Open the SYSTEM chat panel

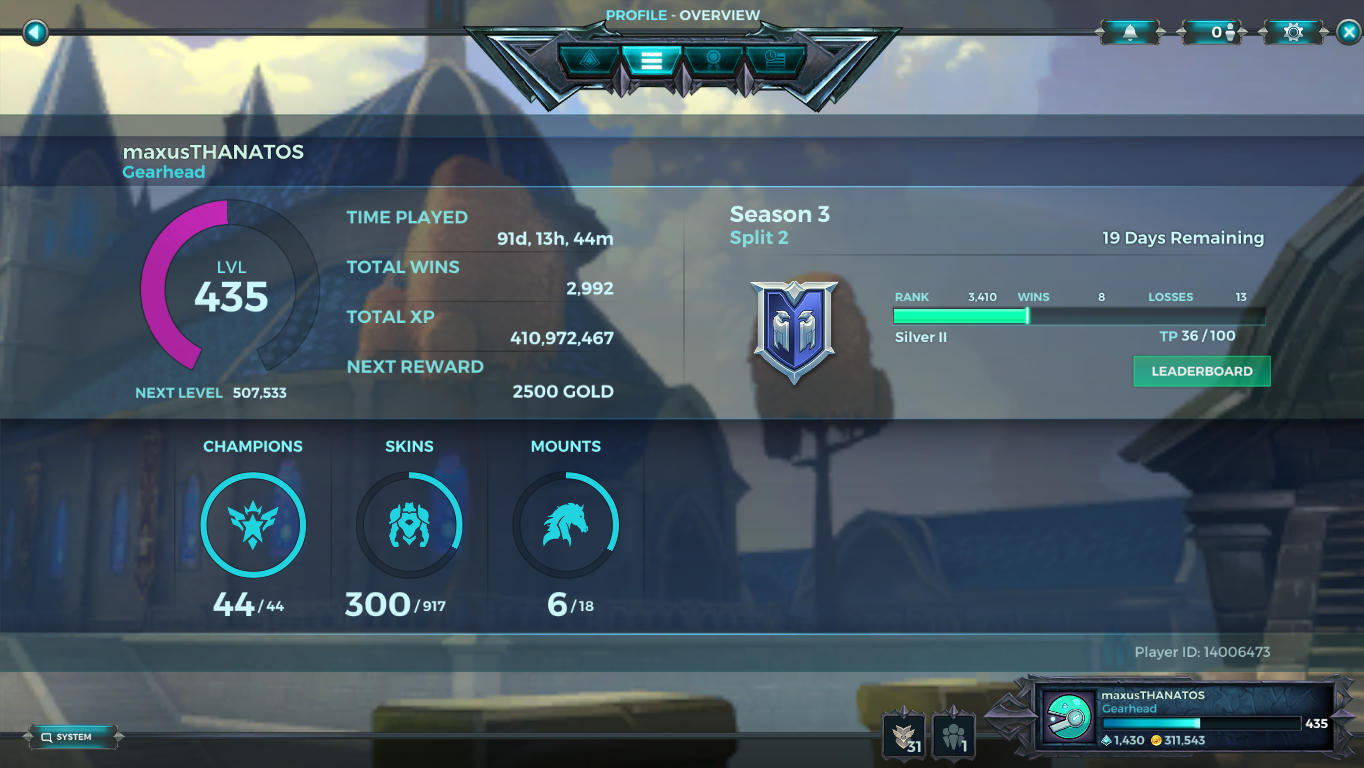tap(72, 736)
